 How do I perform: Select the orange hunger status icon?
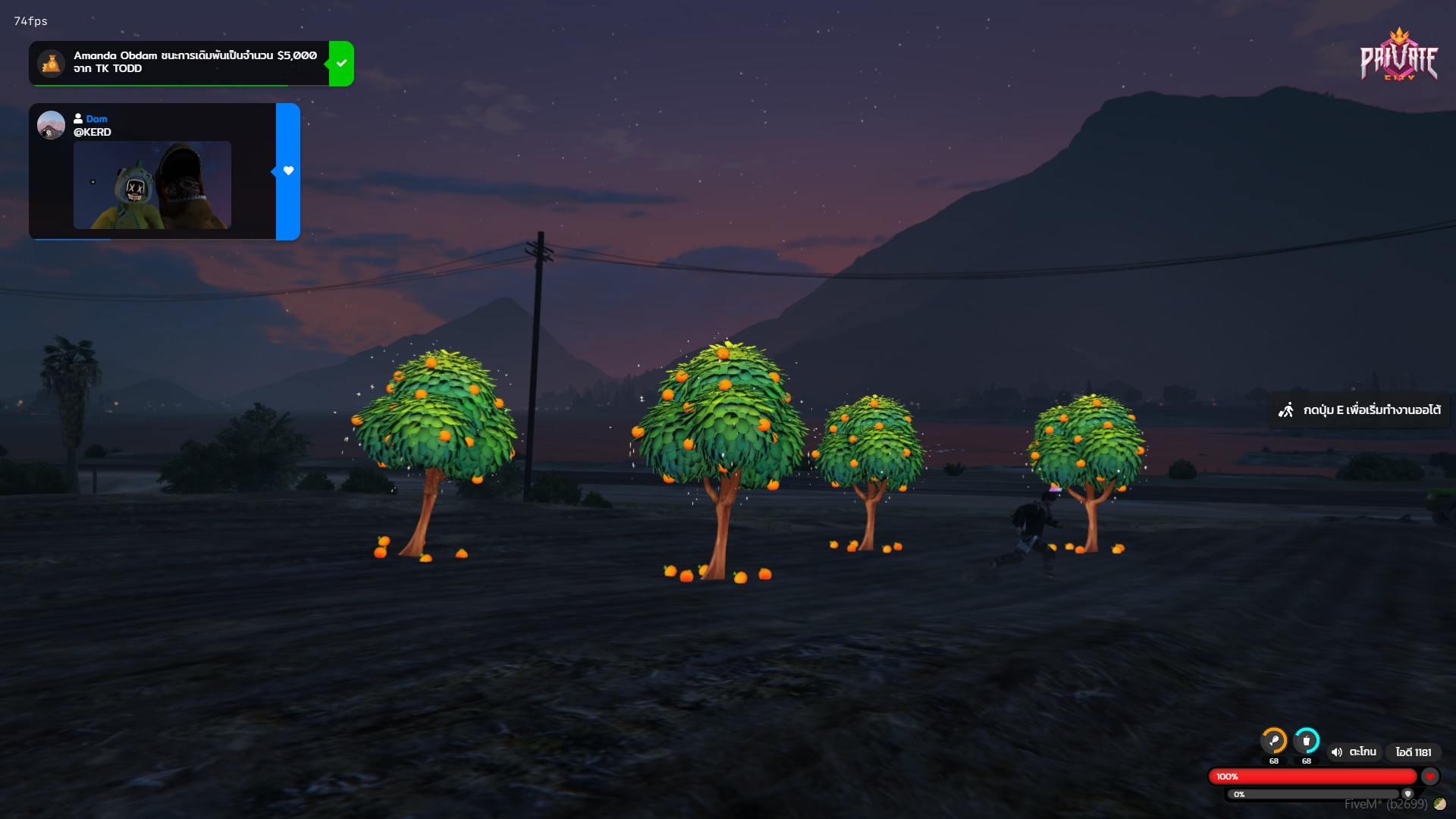[x=1274, y=740]
